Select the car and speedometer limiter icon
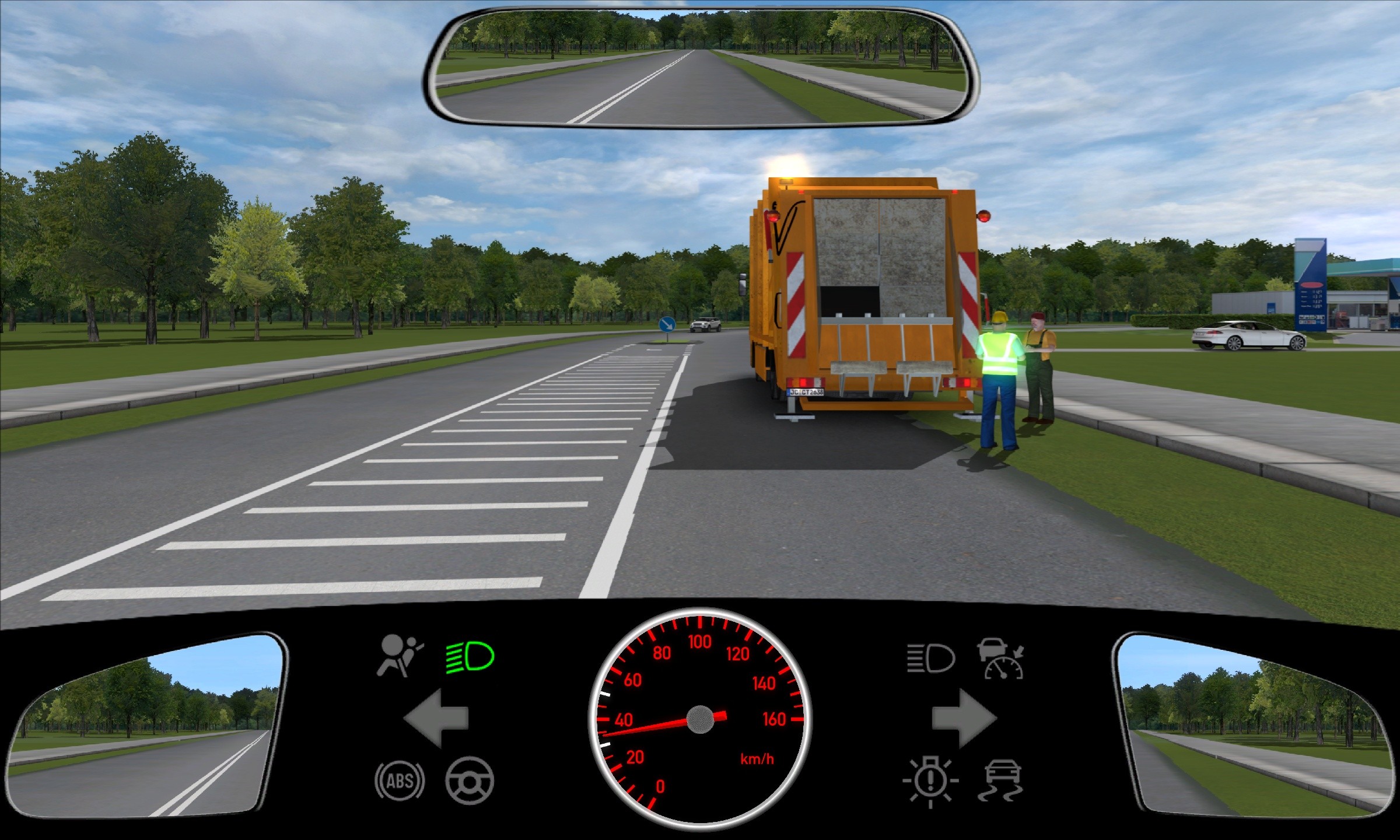1400x840 pixels. tap(1002, 659)
